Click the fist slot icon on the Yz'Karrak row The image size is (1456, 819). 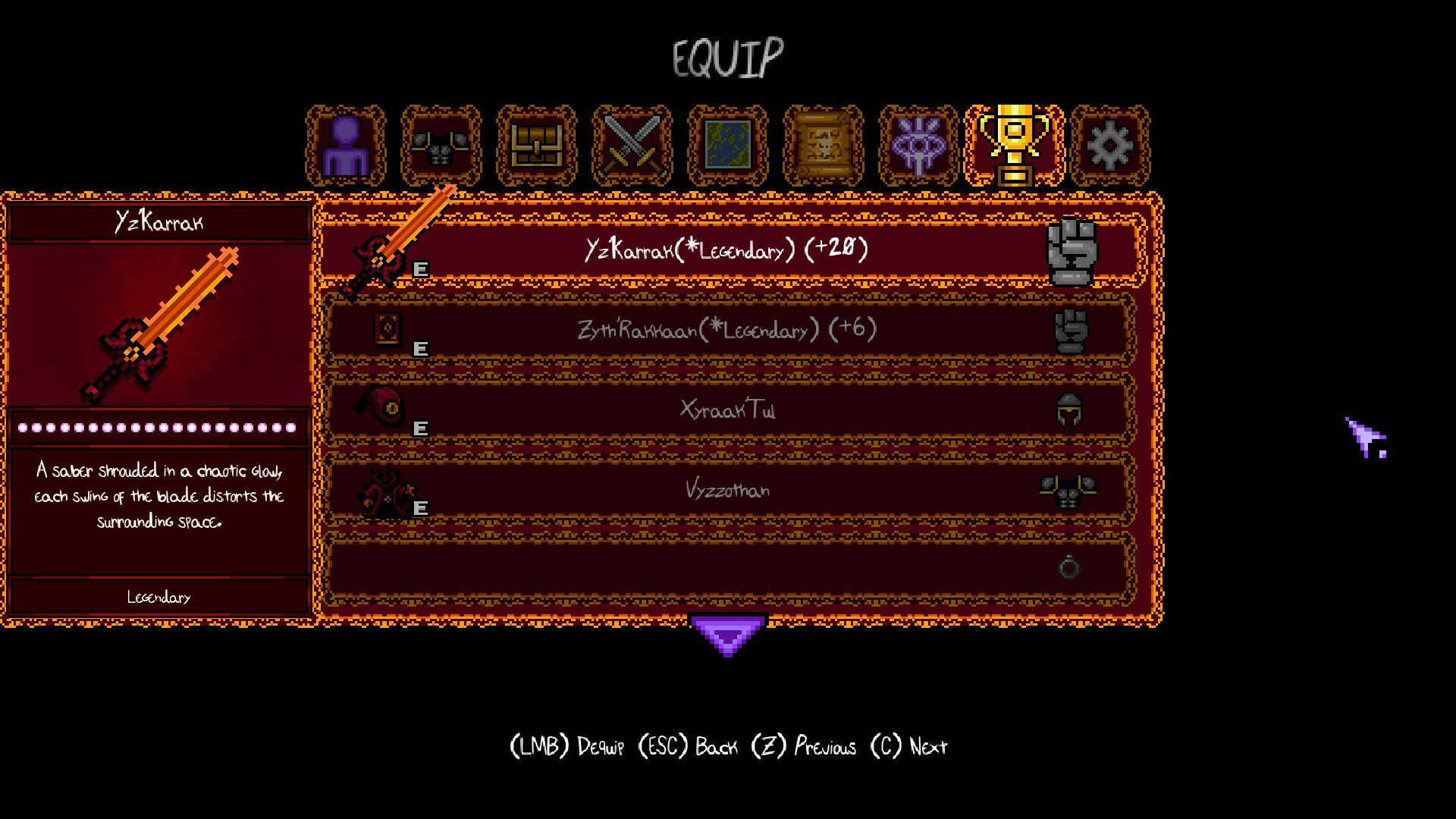[x=1070, y=250]
